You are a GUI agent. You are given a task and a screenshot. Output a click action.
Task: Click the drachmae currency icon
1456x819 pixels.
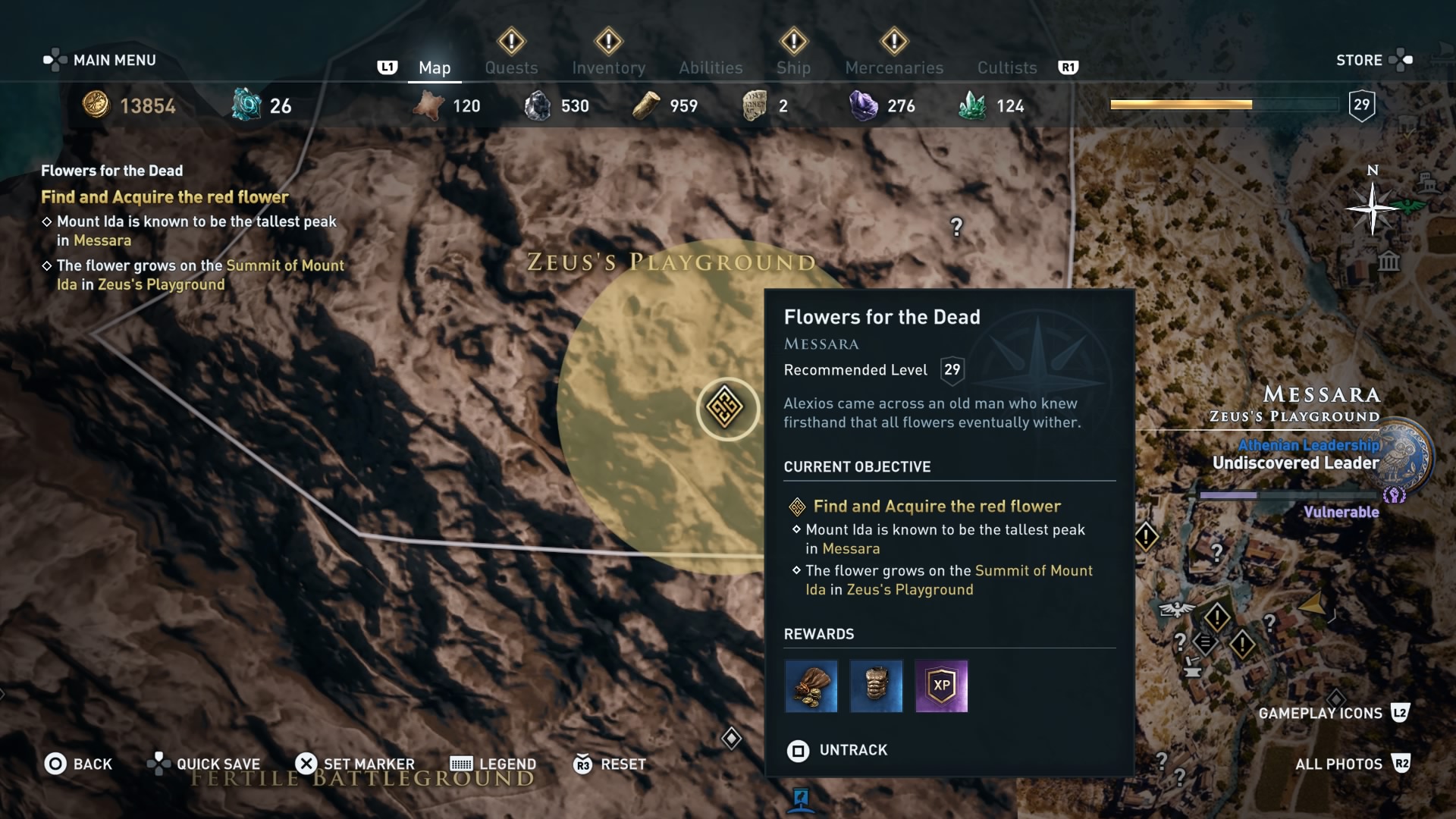coord(96,105)
